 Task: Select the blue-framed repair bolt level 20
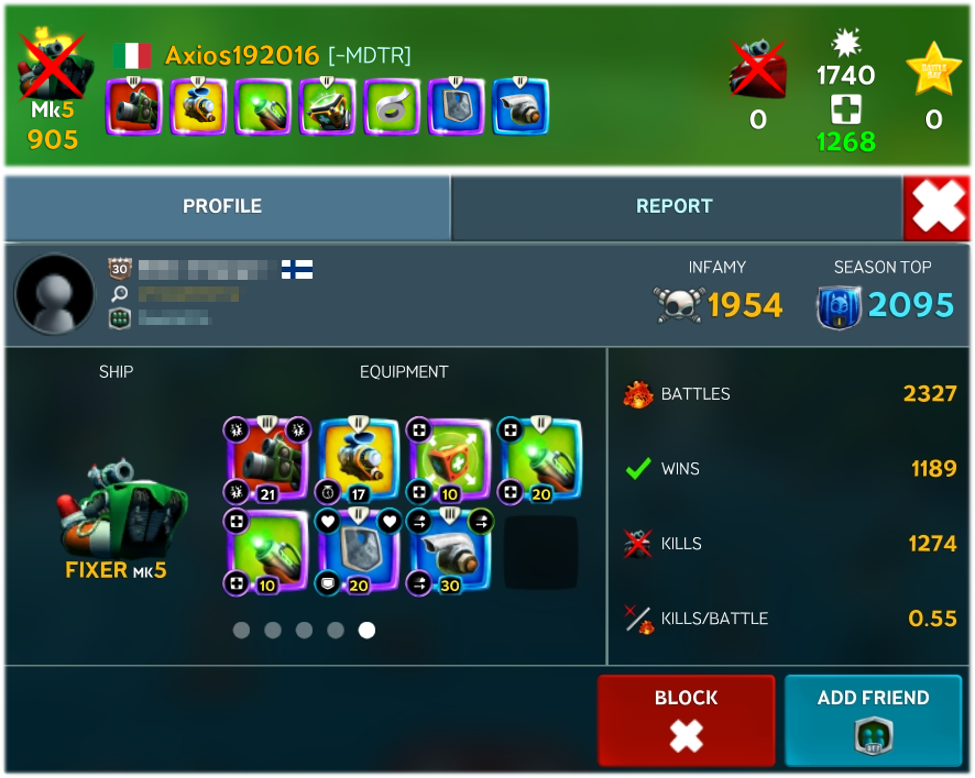[540, 459]
